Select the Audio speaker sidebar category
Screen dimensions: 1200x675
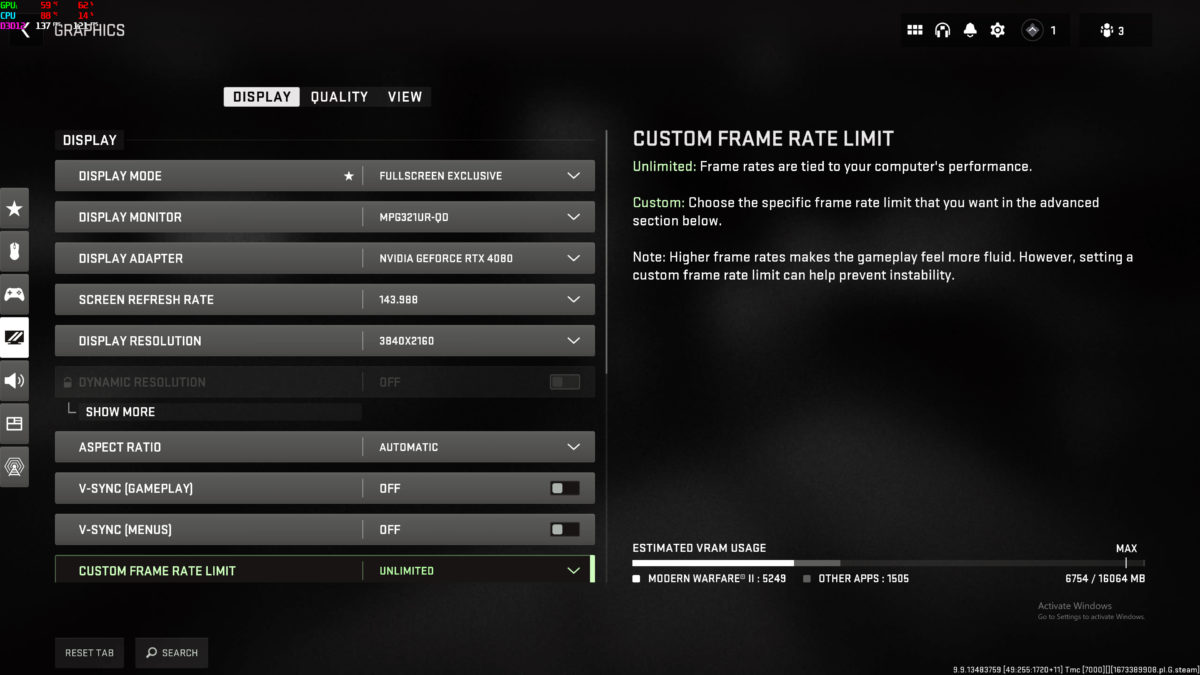point(14,380)
